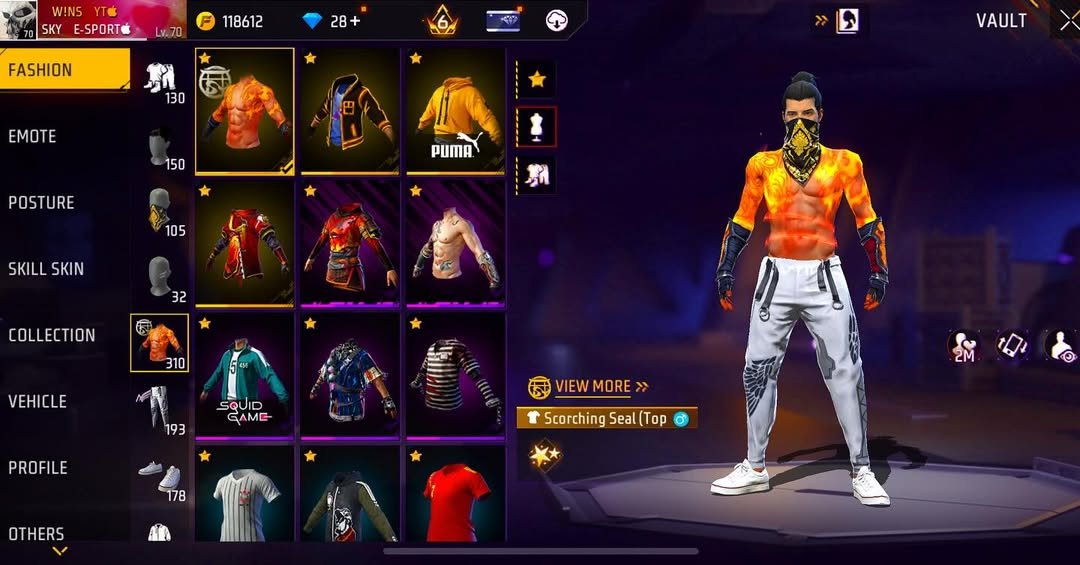Pick the black and white striped sweater

coord(454,376)
